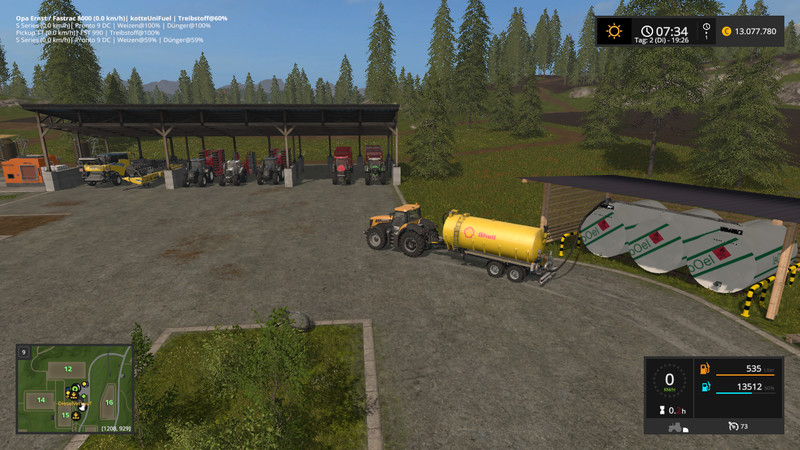Open the minimap in the corner
The image size is (800, 450).
coord(74,389)
